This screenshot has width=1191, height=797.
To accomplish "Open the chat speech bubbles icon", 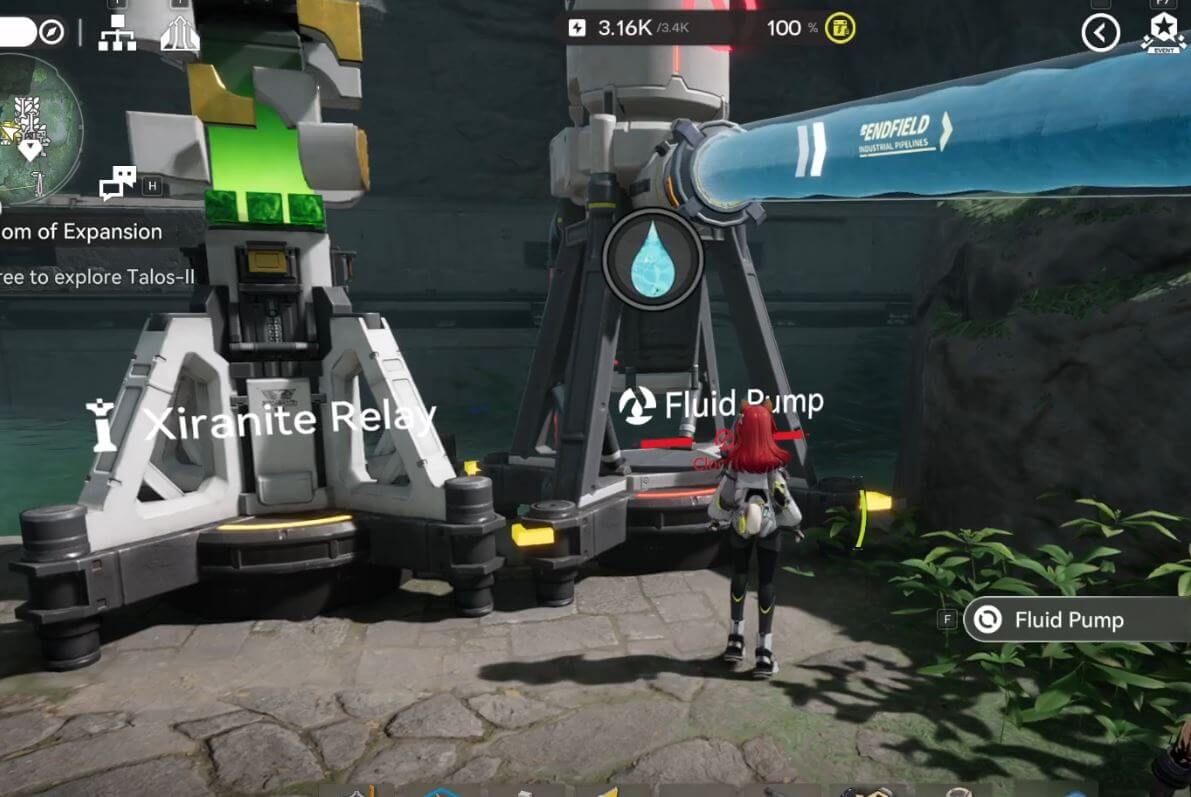I will coord(117,182).
